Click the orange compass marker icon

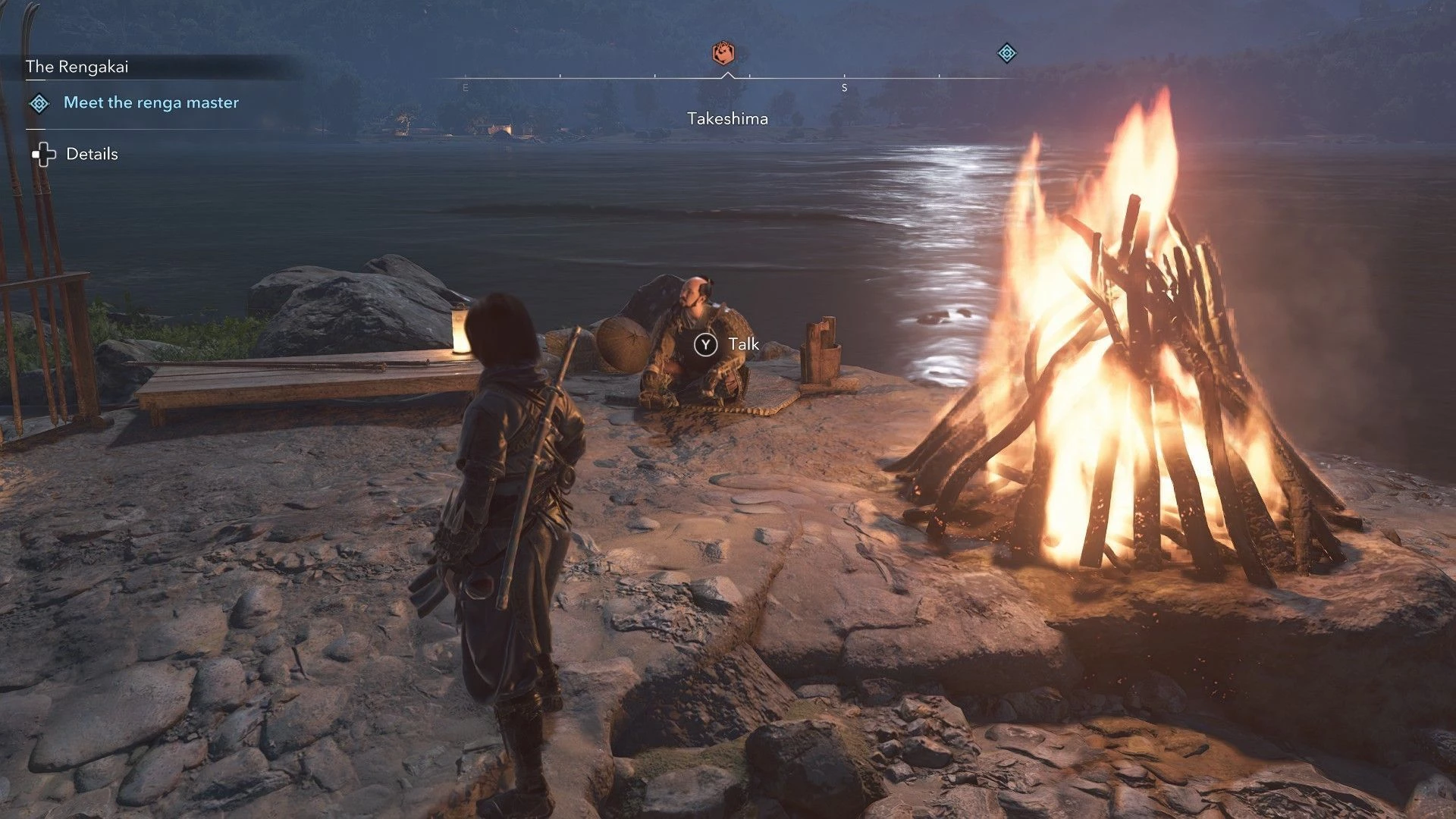[x=723, y=53]
